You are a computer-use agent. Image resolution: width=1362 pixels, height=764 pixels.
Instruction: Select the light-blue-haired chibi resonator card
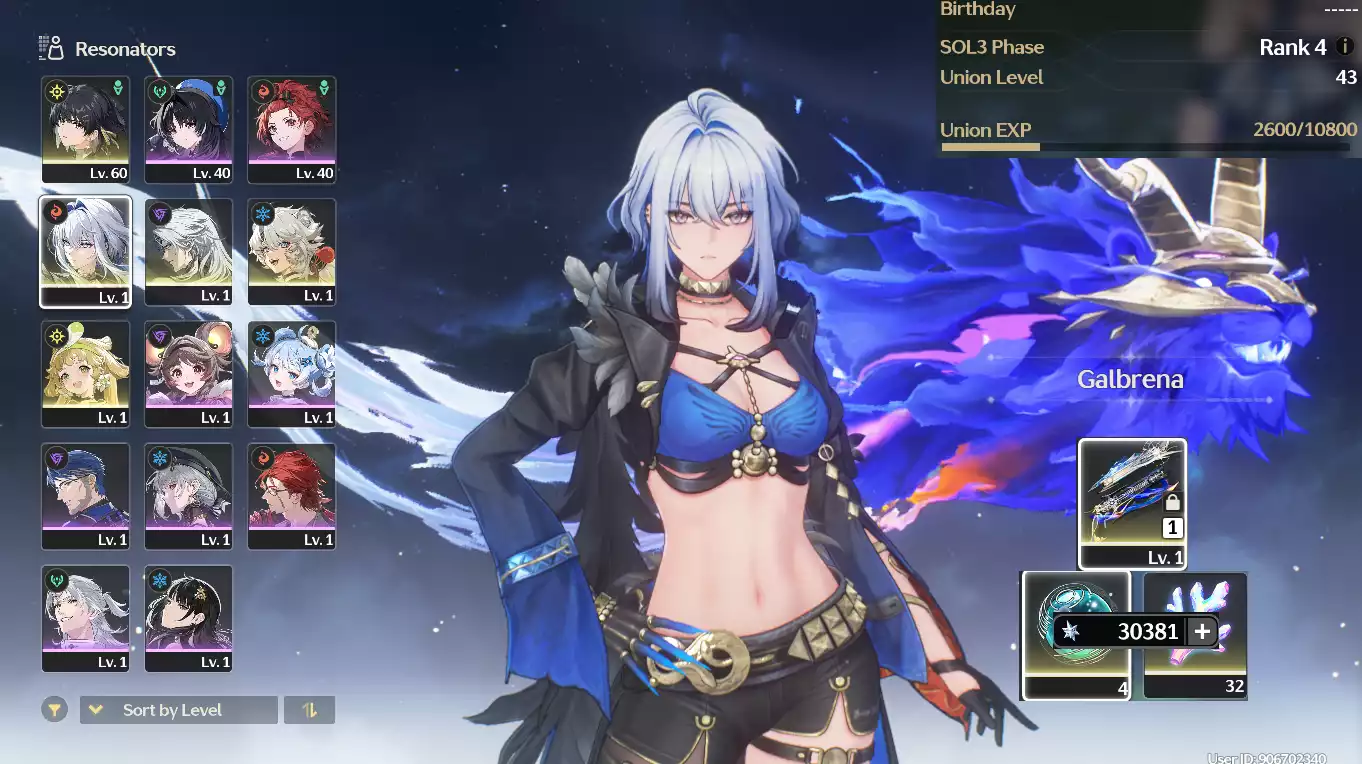pyautogui.click(x=292, y=374)
